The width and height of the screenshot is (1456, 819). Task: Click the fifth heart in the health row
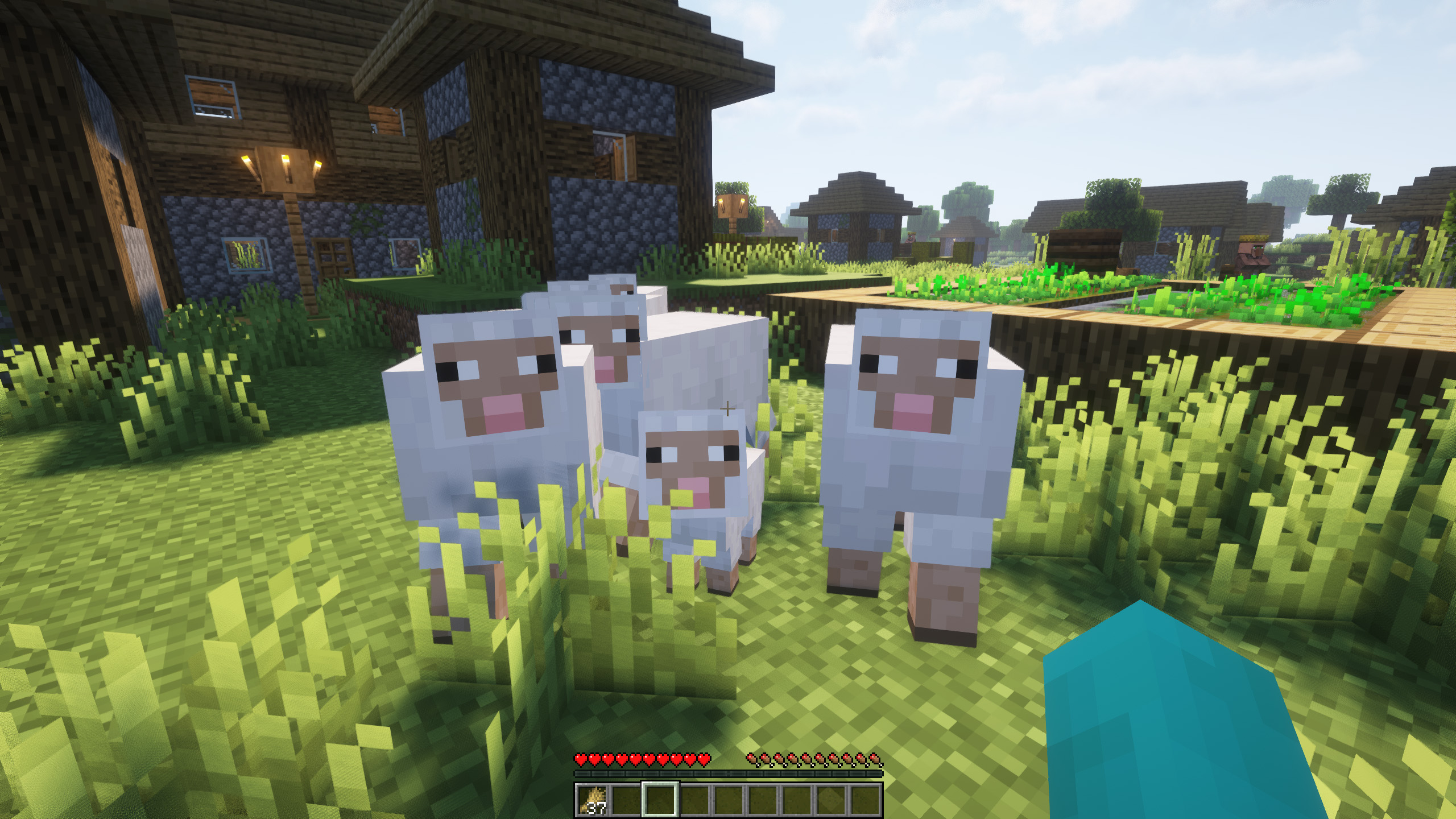point(636,759)
